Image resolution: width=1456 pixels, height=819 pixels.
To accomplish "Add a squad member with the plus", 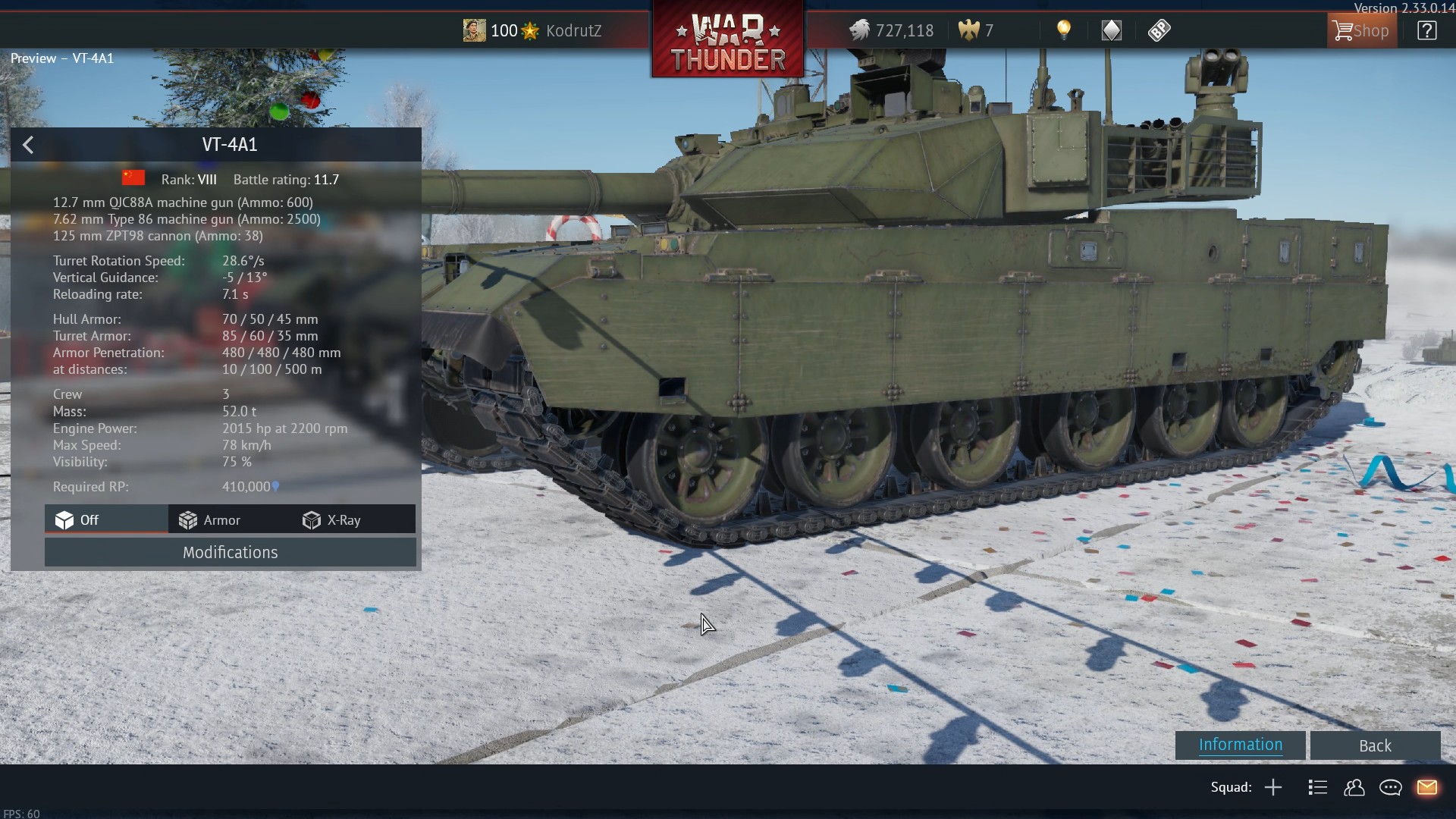I will tap(1273, 787).
